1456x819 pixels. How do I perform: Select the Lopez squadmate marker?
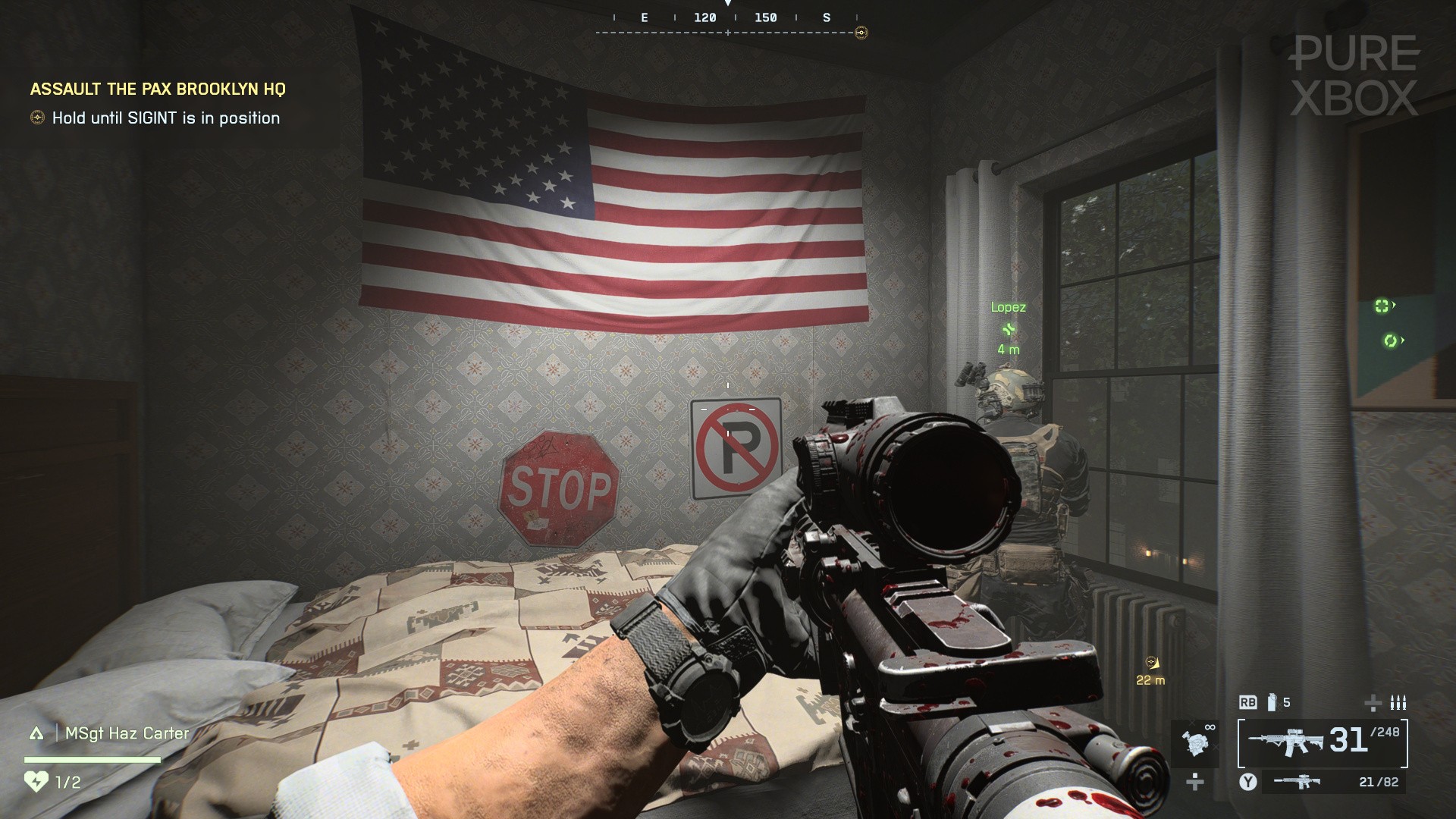(x=1008, y=329)
